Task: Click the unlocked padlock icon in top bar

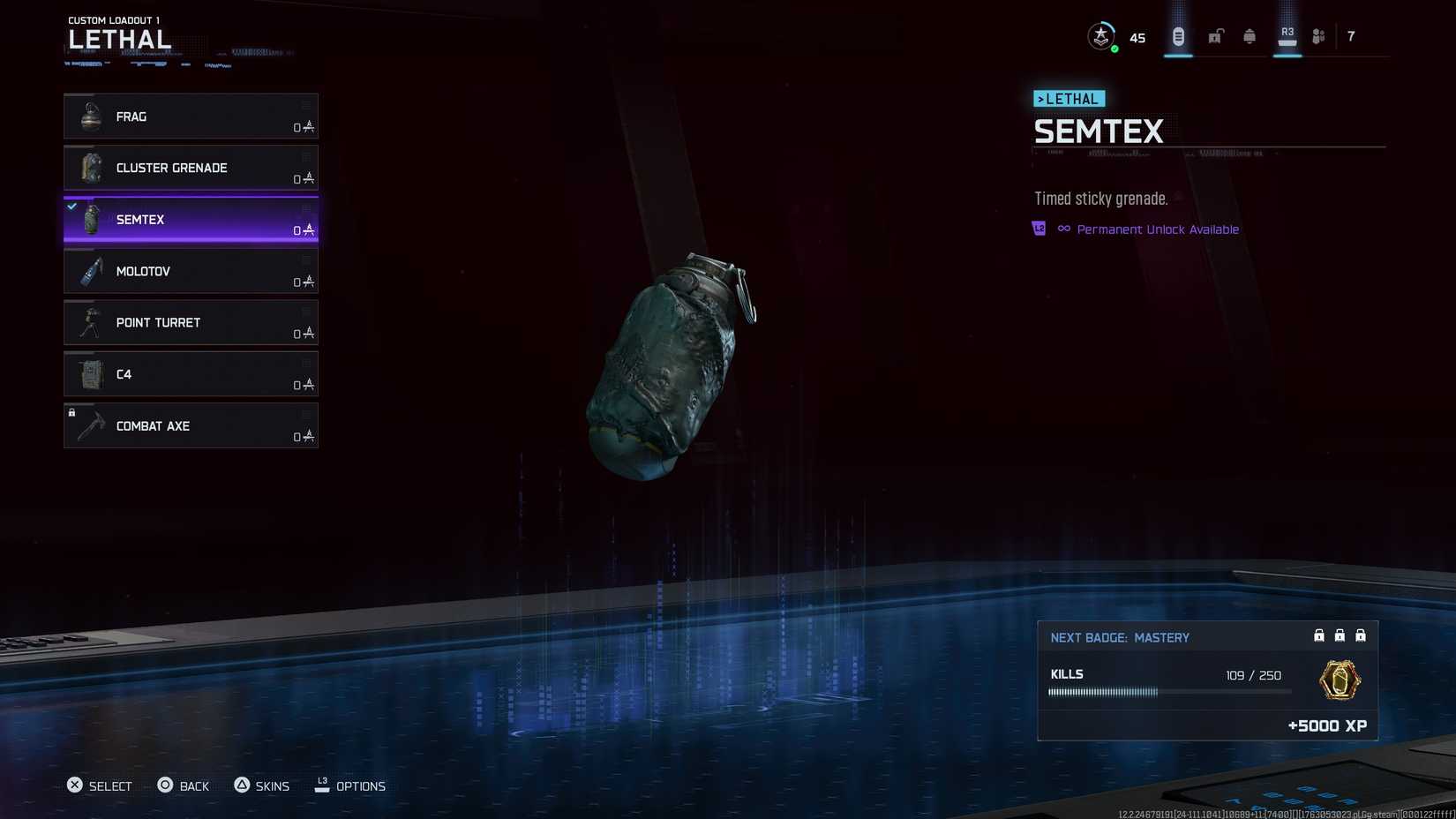Action: [x=1213, y=35]
